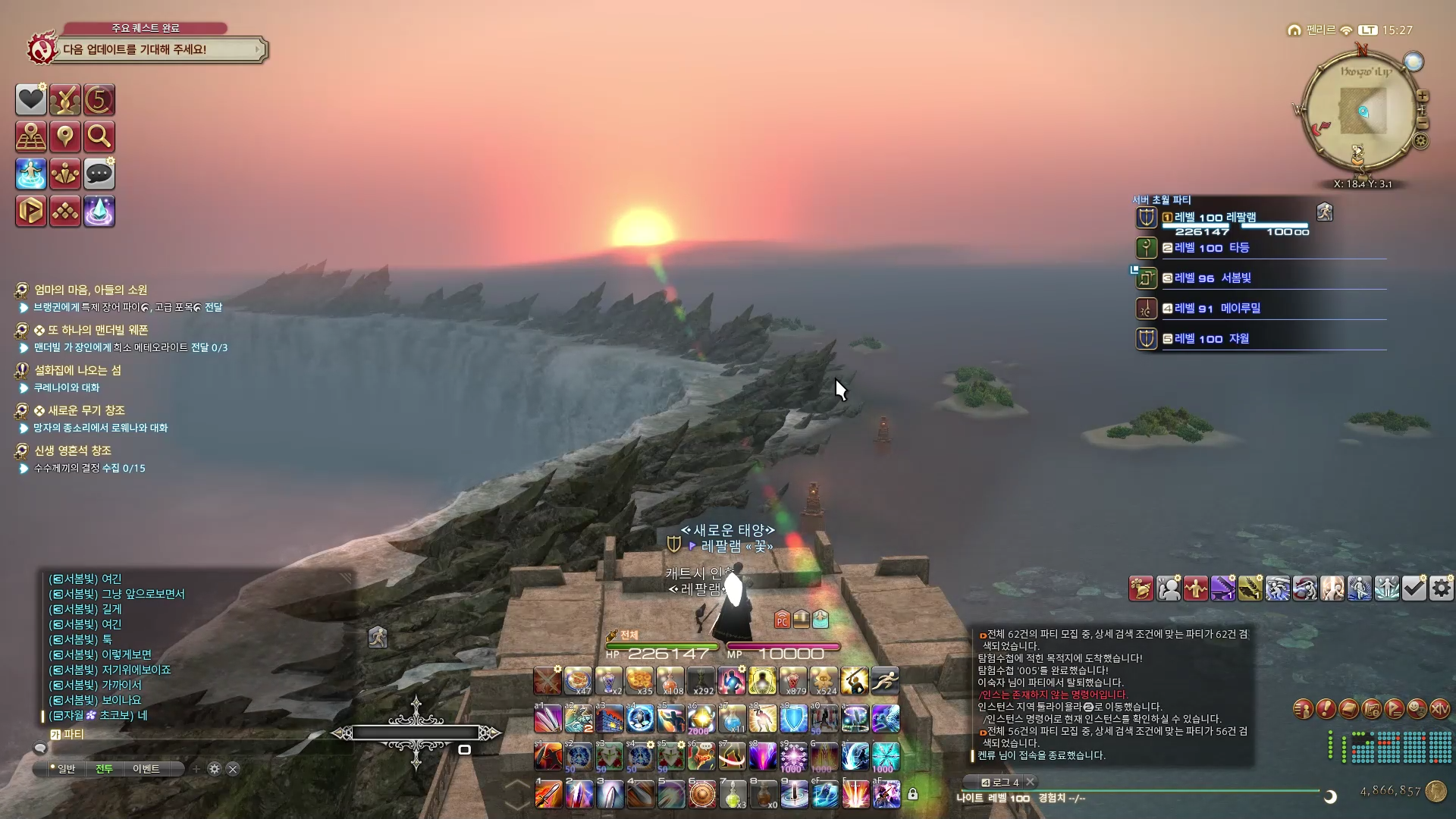Click the minimap zoom-in plus button
The image size is (1456, 819).
(1423, 96)
